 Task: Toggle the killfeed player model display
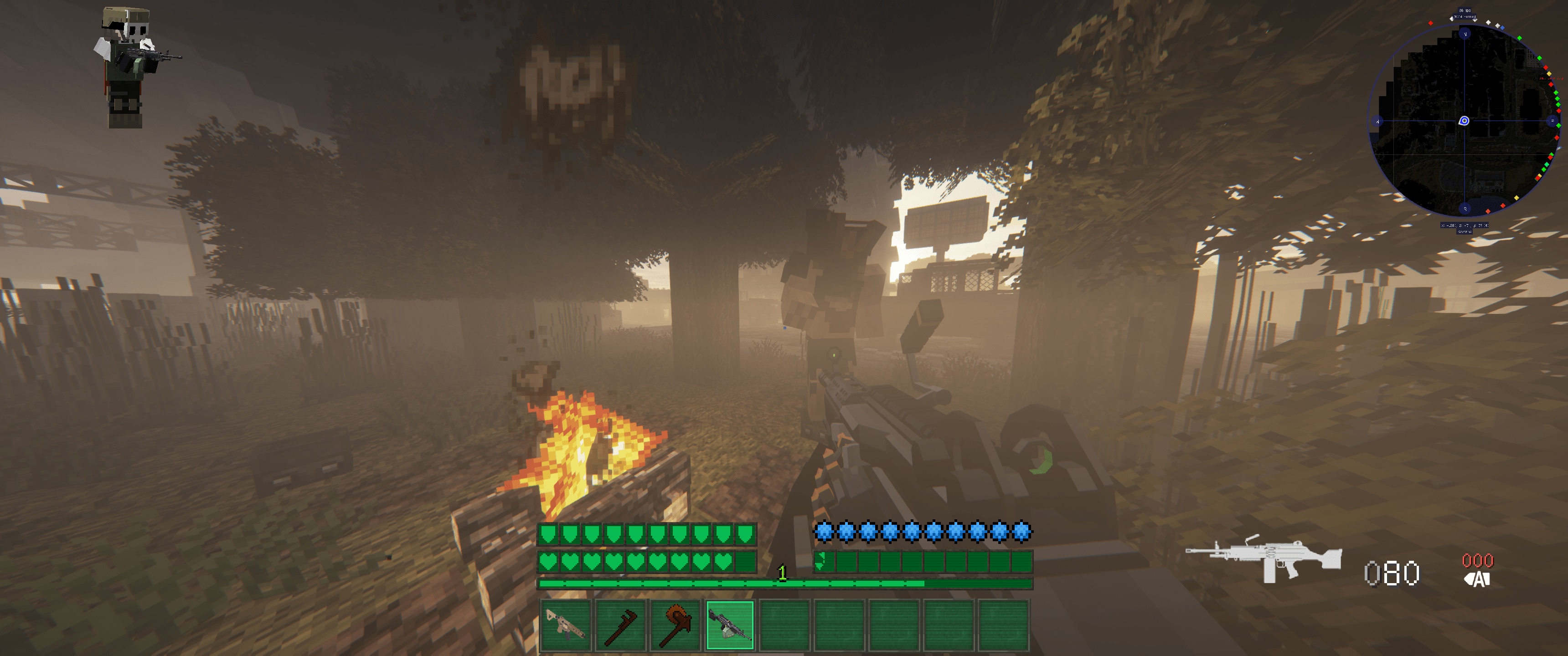coord(128,67)
